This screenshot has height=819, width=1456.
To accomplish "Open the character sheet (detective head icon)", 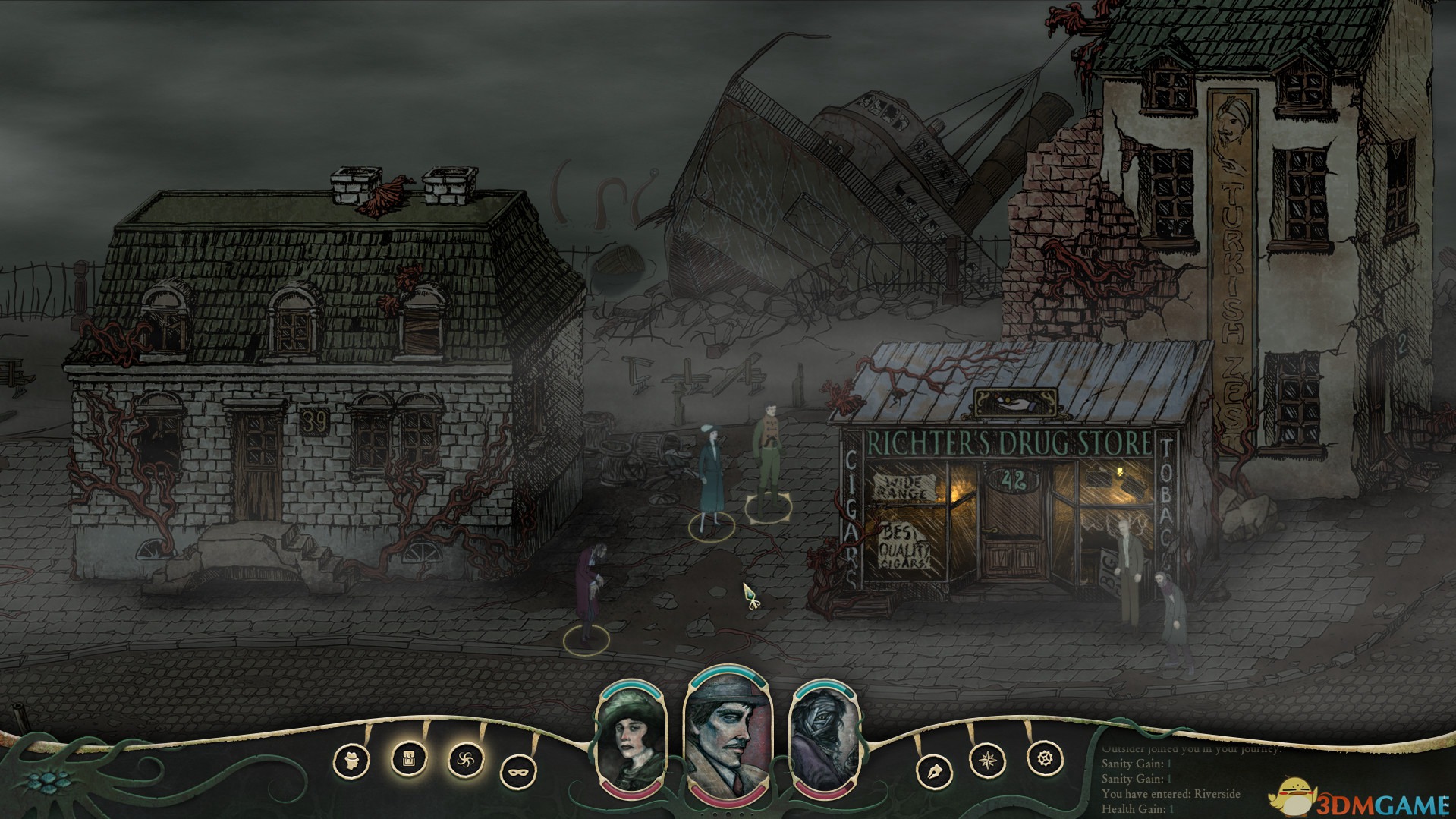I will pyautogui.click(x=351, y=761).
